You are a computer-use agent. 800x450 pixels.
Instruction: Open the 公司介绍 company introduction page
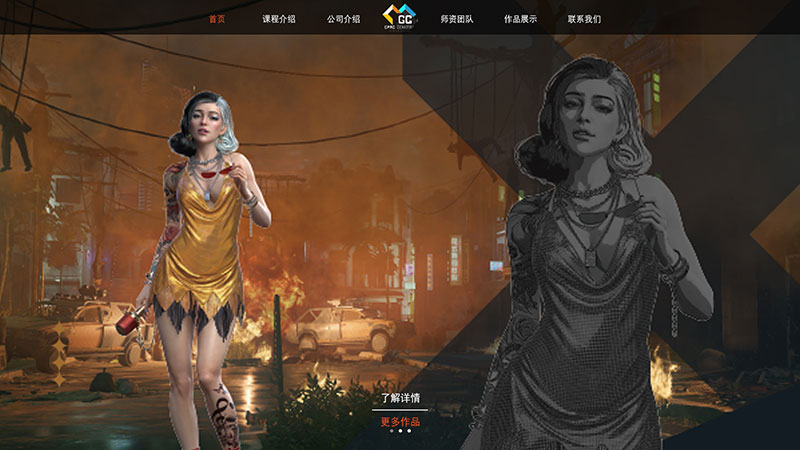[x=343, y=19]
